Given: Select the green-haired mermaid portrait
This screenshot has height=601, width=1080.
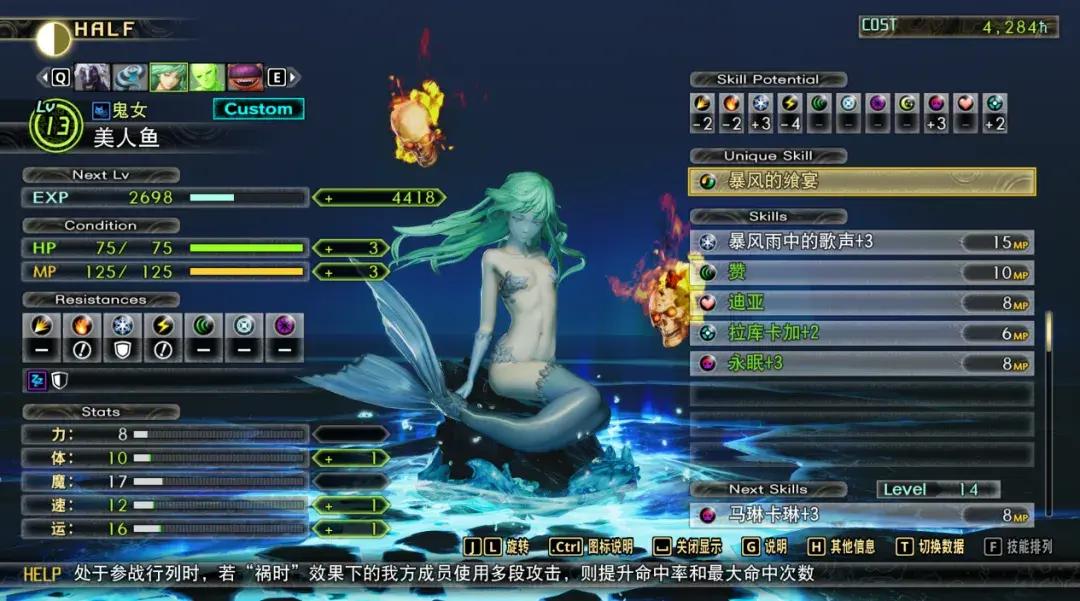Looking at the screenshot, I should tap(167, 77).
